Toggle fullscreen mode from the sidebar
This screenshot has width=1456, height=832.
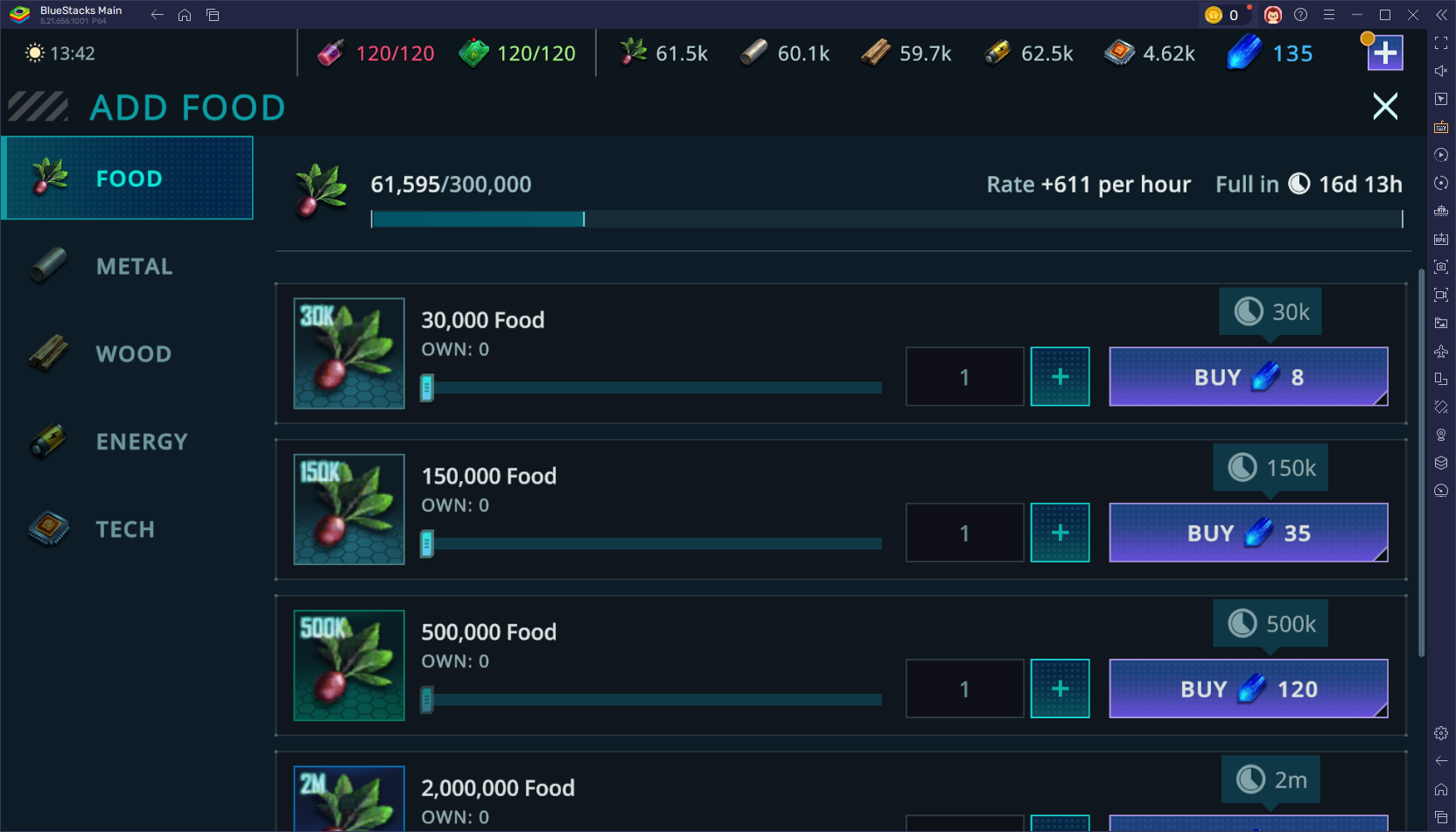click(1441, 41)
